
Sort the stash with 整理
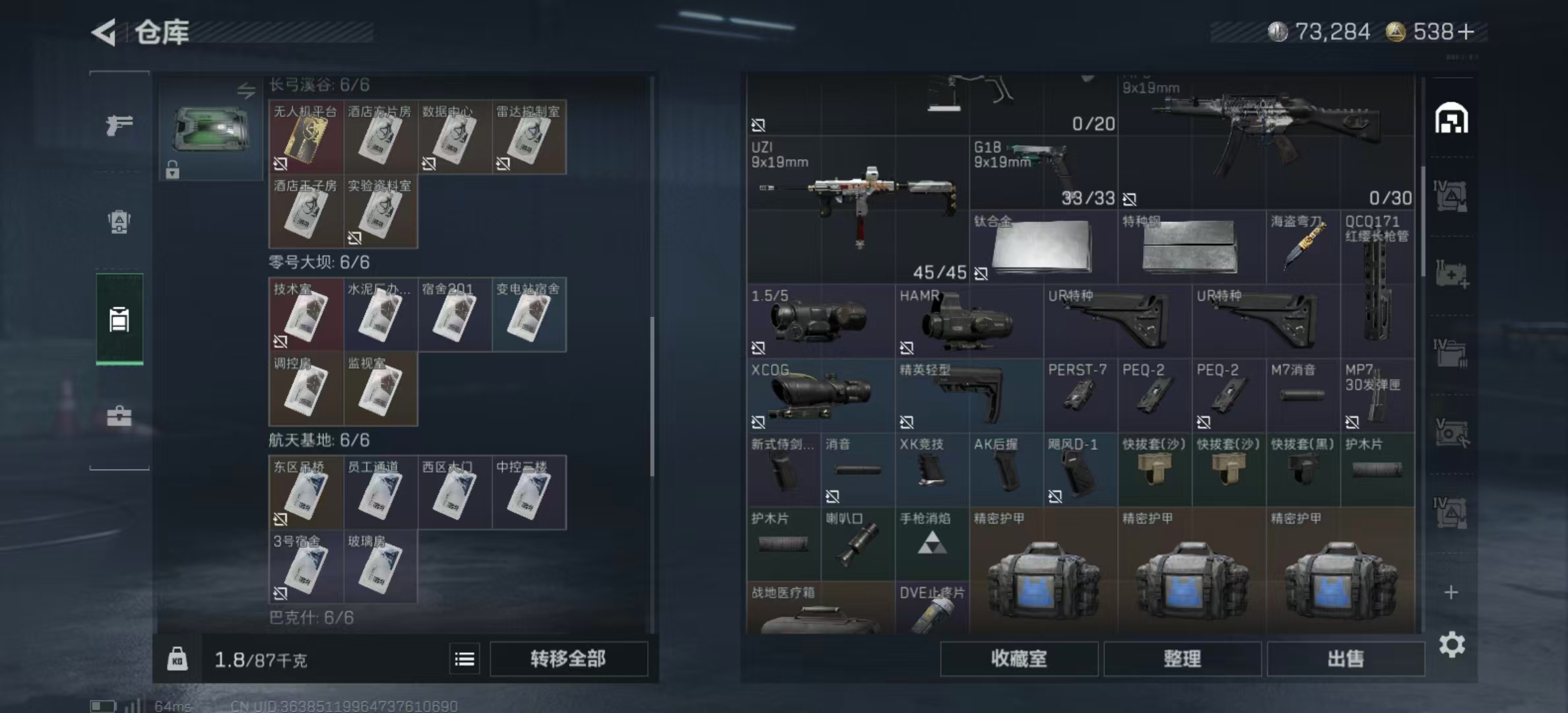coord(1182,658)
